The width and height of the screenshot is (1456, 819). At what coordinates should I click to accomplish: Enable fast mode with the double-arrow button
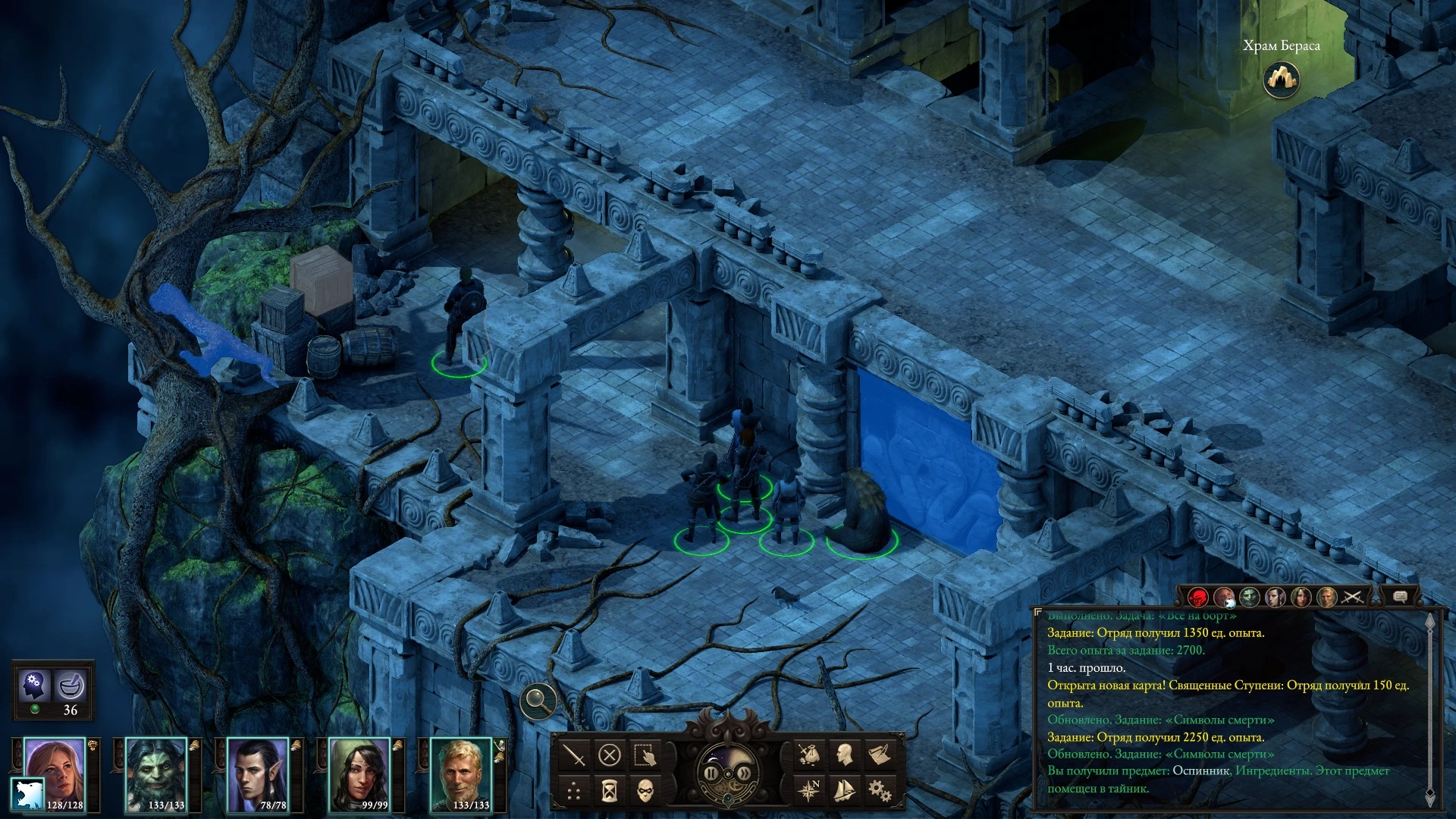(745, 773)
